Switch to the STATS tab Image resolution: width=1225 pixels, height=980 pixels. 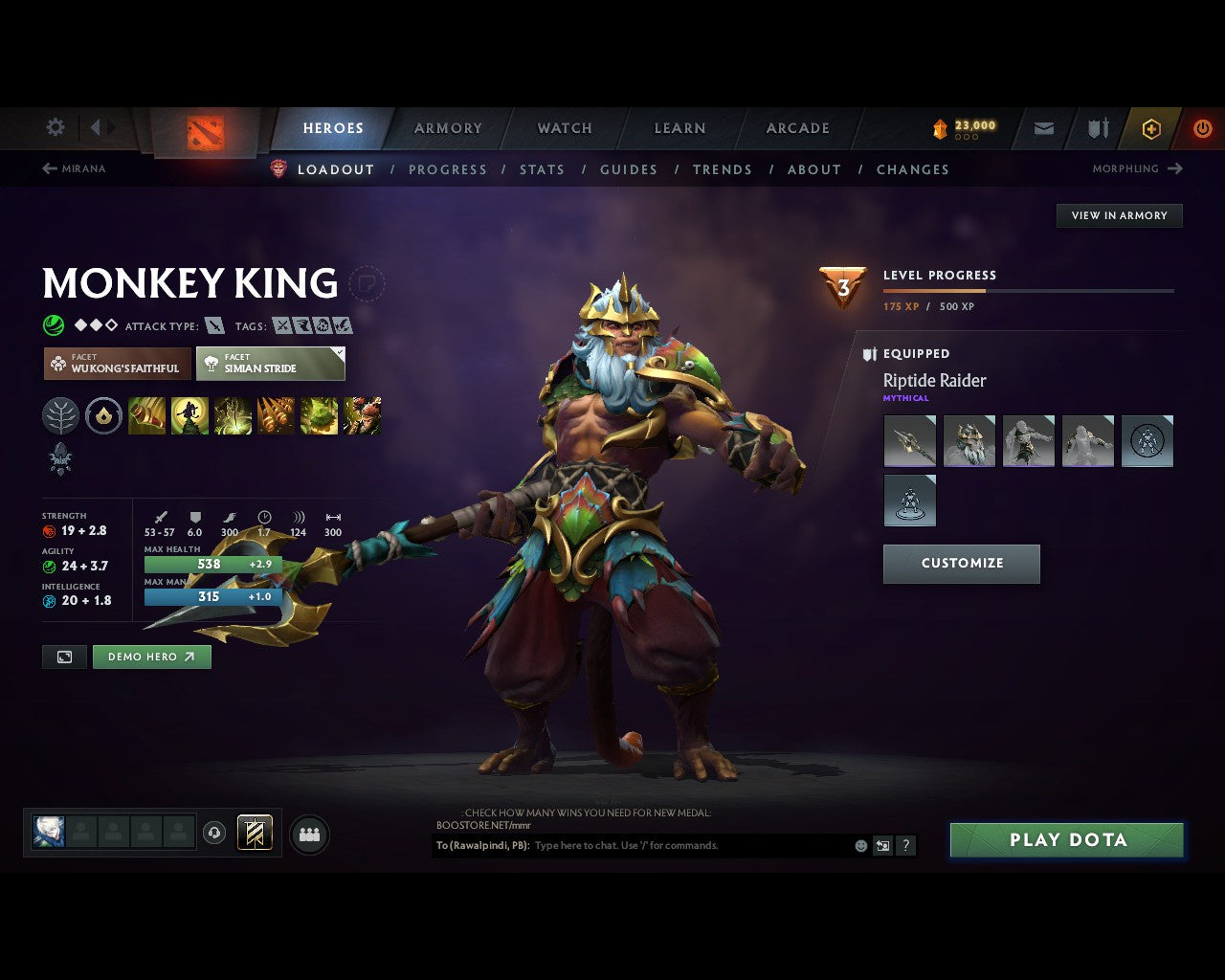point(543,169)
